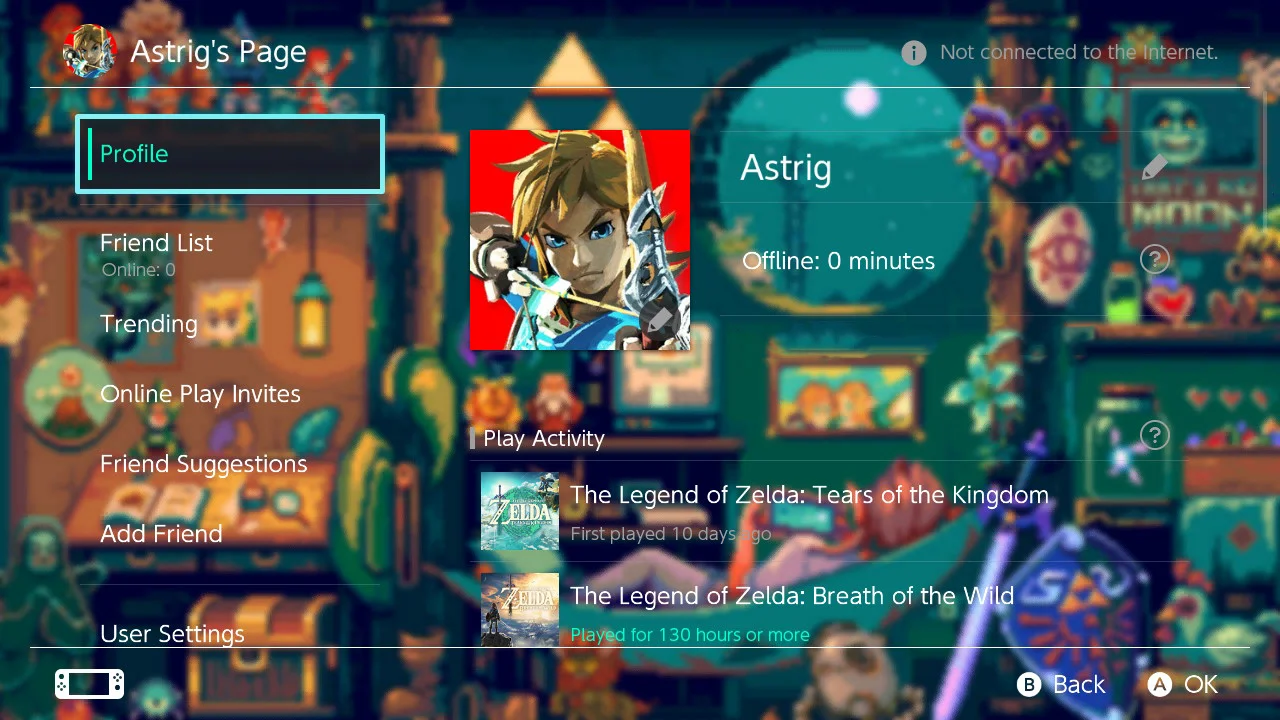The image size is (1280, 720).
Task: Select the Profile menu entry
Action: (x=230, y=154)
